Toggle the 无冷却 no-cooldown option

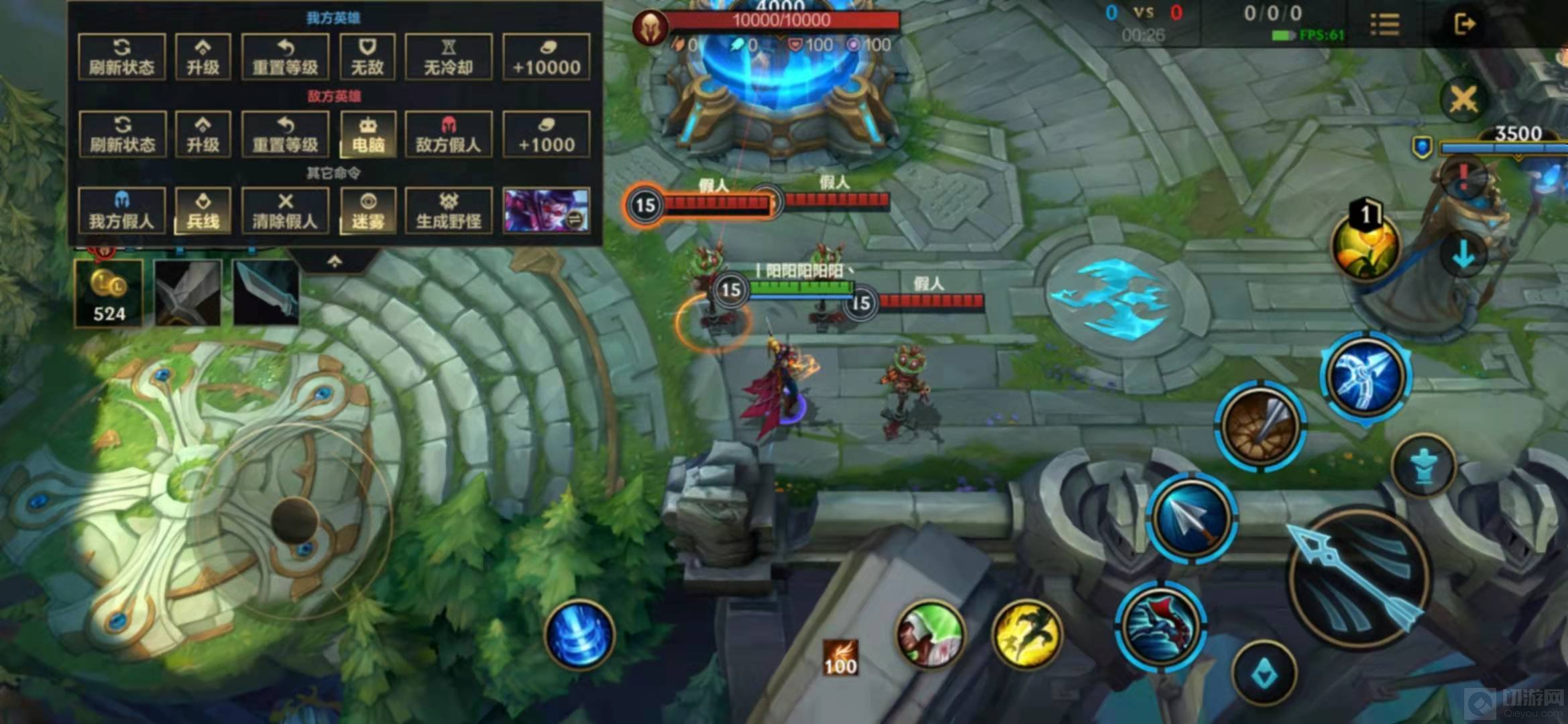pos(449,56)
